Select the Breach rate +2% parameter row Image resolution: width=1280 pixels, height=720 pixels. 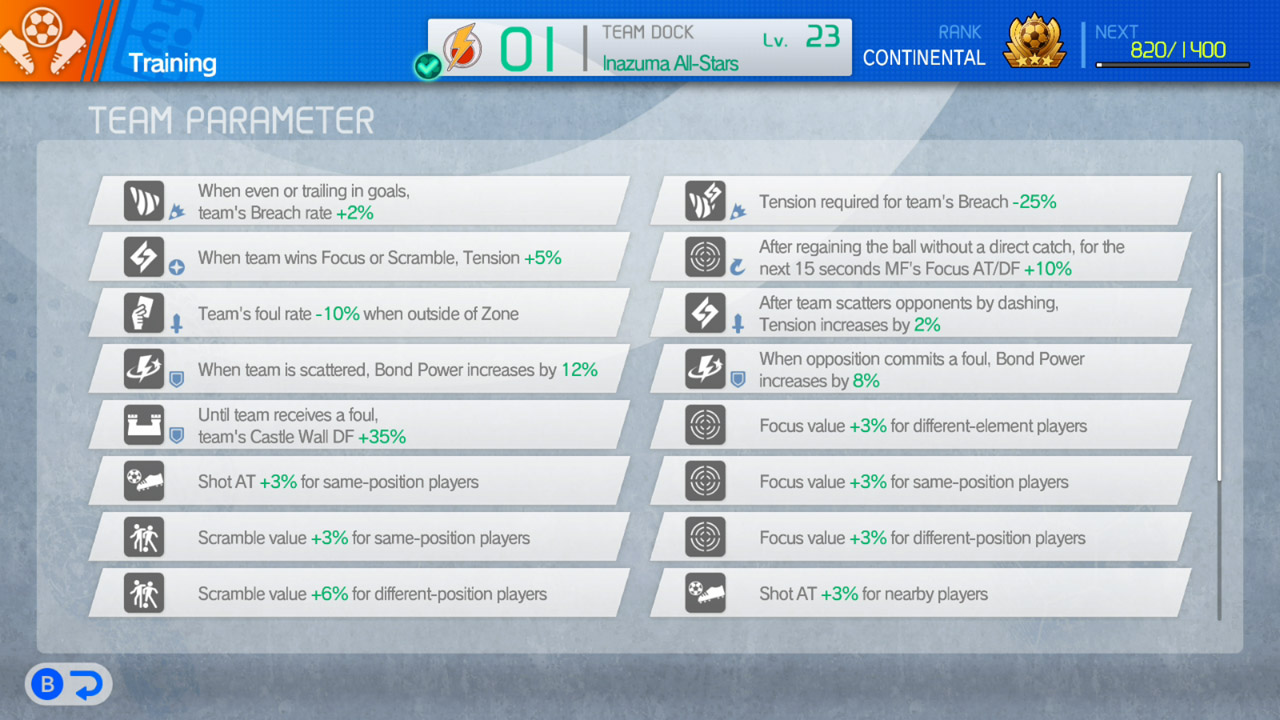[360, 201]
